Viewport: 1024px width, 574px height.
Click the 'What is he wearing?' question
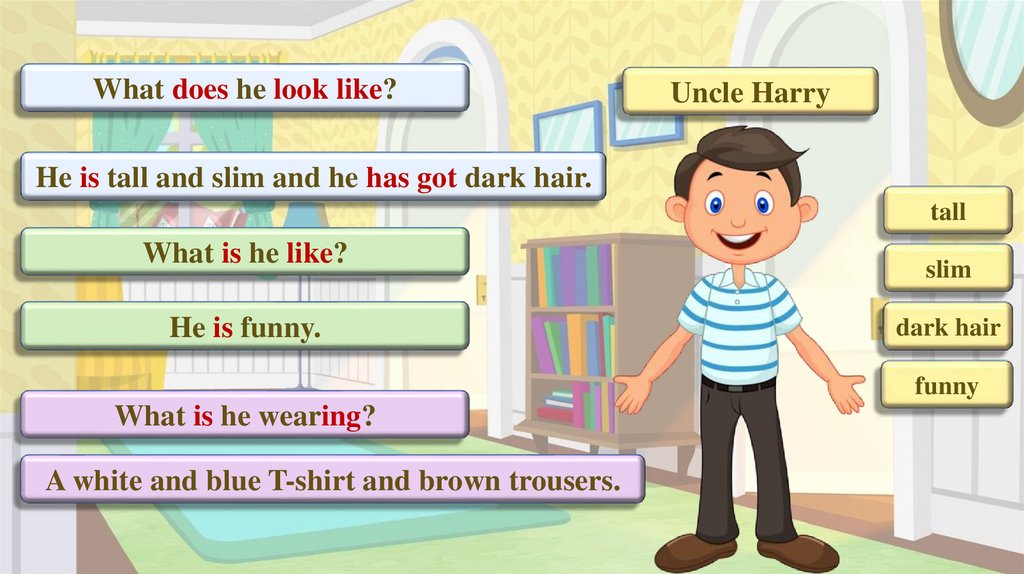[245, 414]
